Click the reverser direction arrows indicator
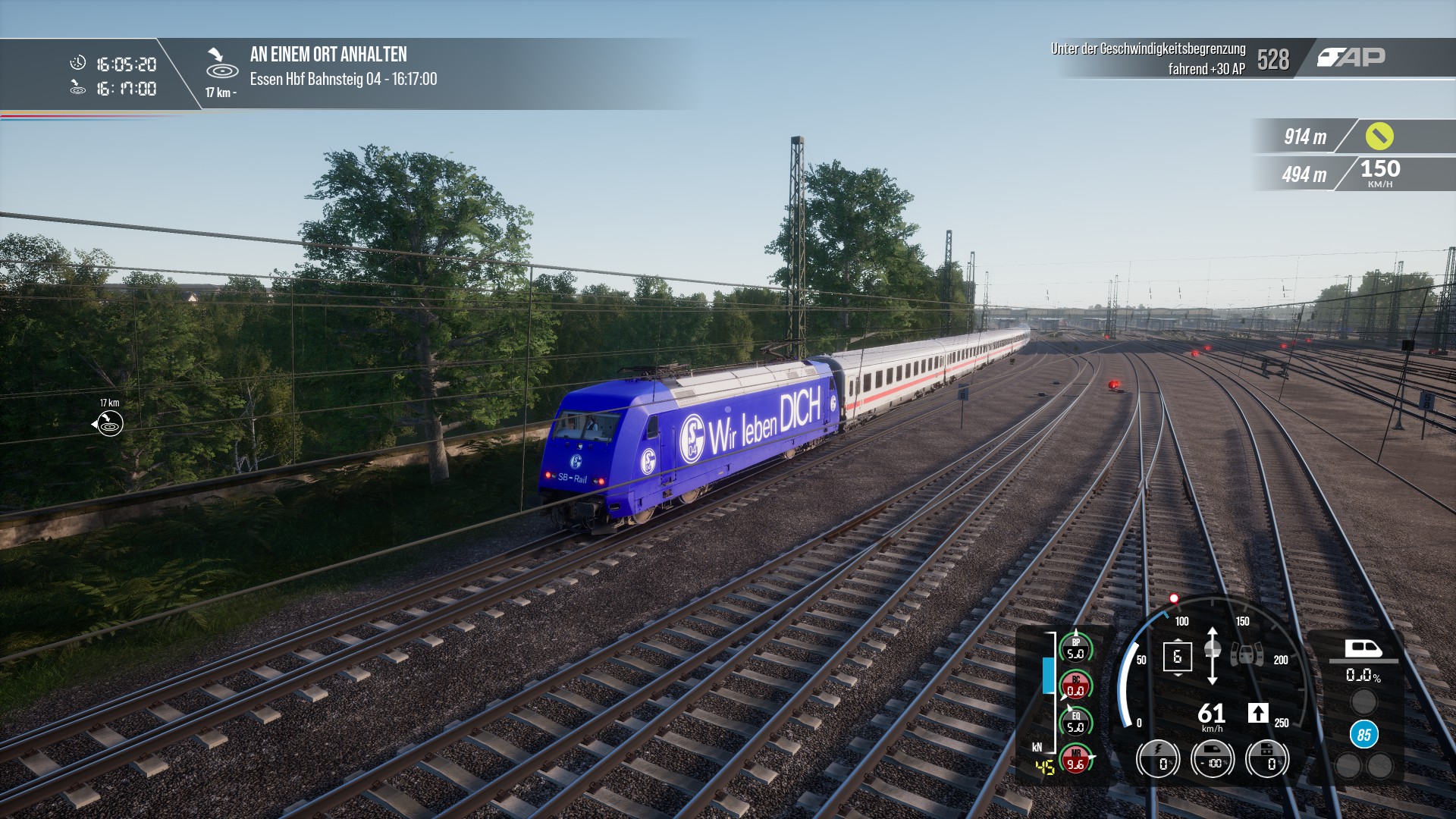This screenshot has height=819, width=1456. [1212, 656]
